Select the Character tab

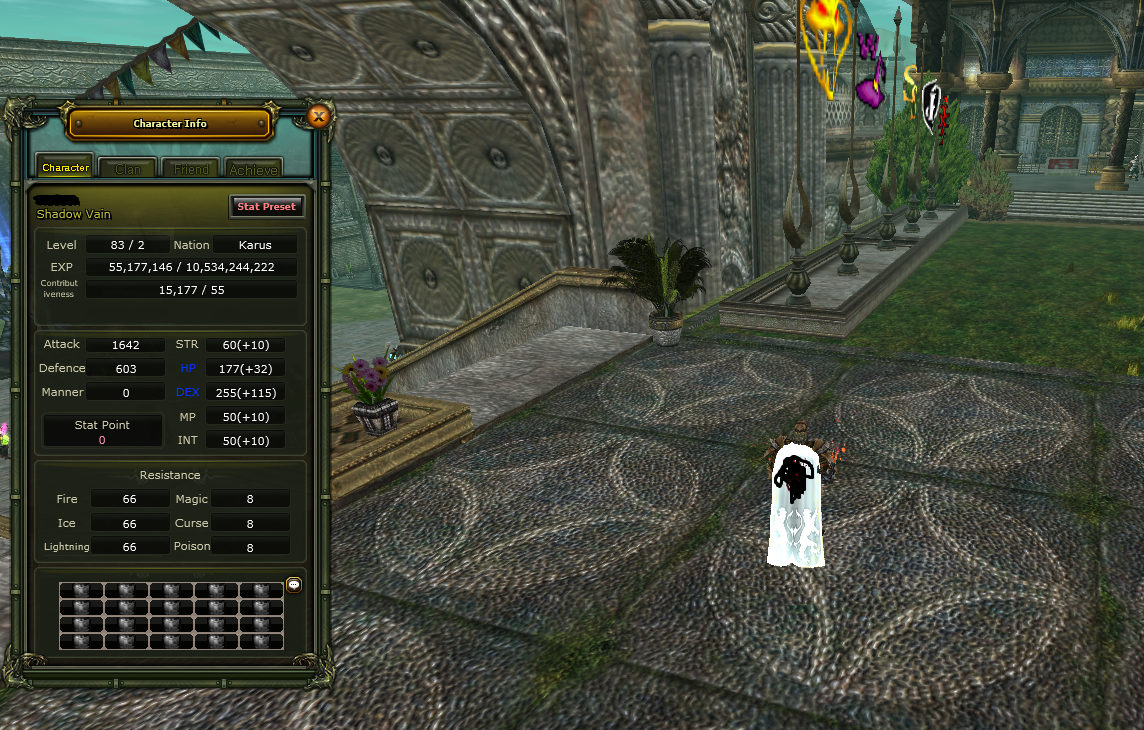pos(66,168)
